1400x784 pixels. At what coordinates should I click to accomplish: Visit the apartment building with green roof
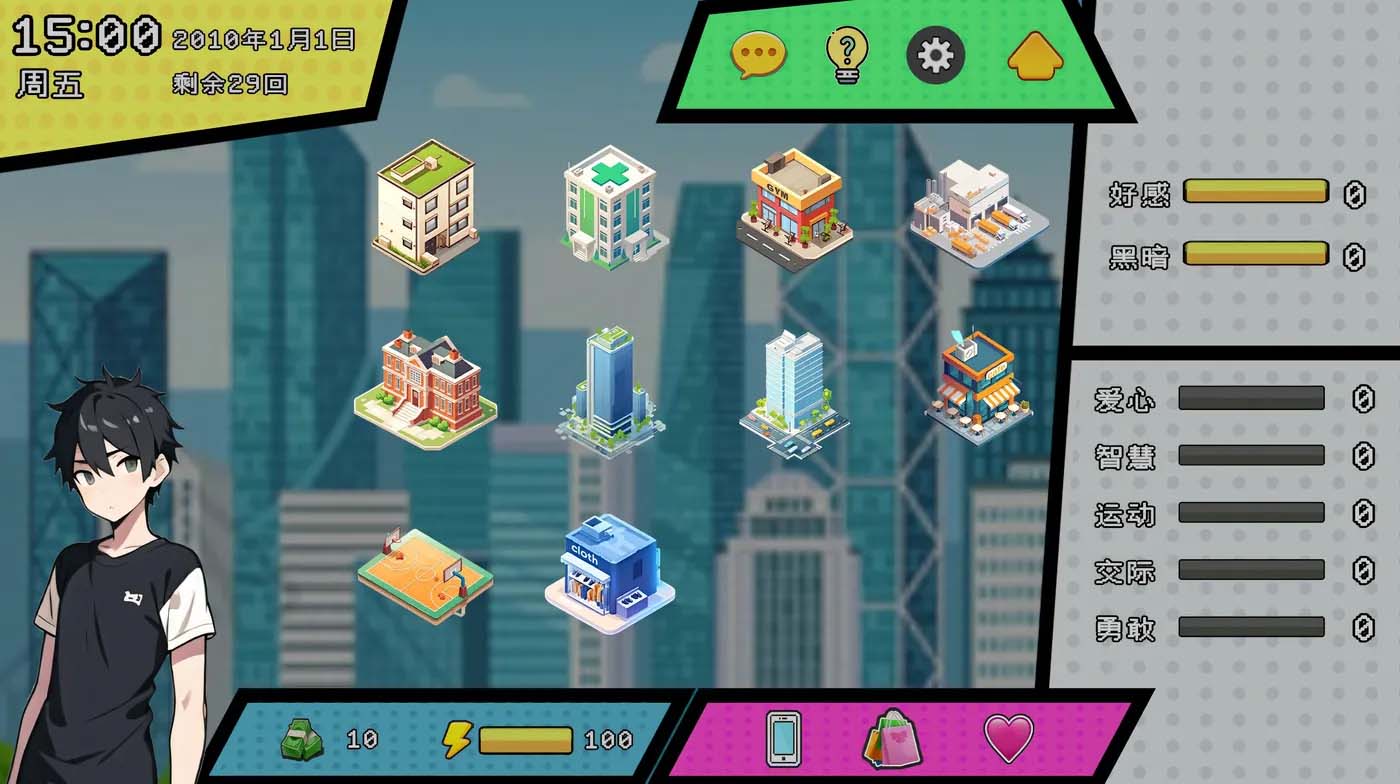pyautogui.click(x=425, y=210)
